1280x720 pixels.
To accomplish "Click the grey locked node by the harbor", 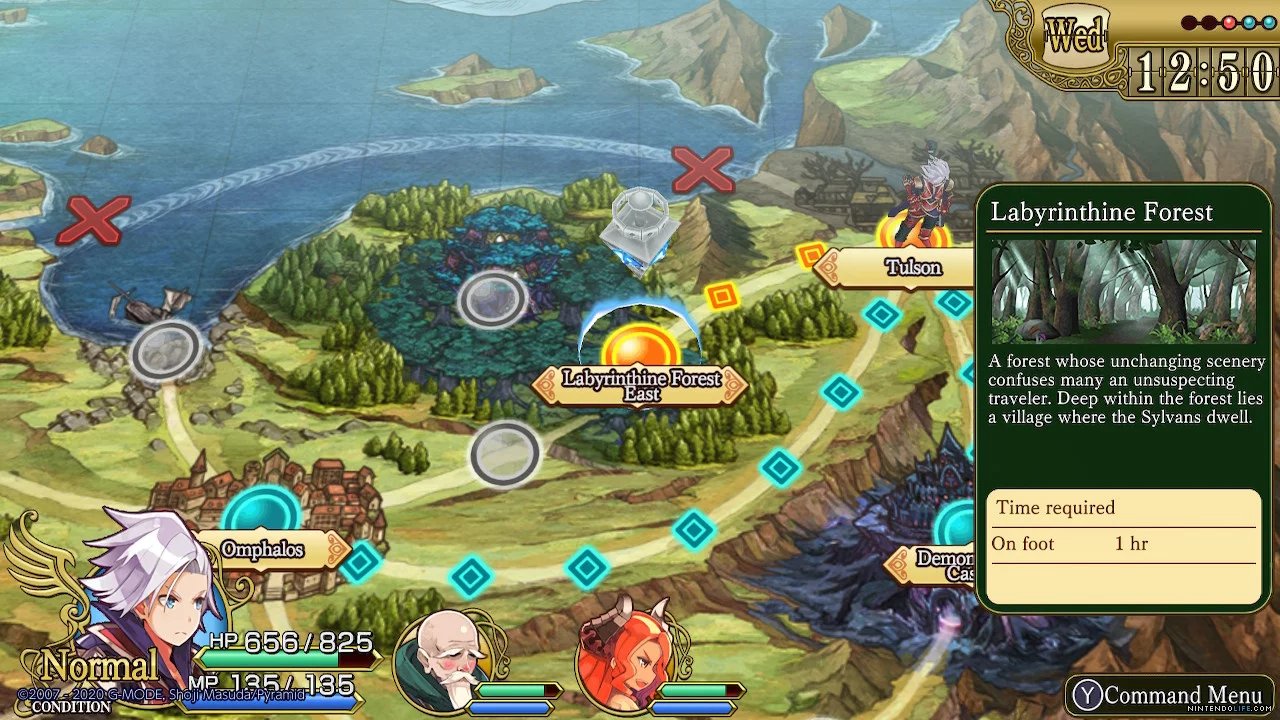I will (x=166, y=351).
